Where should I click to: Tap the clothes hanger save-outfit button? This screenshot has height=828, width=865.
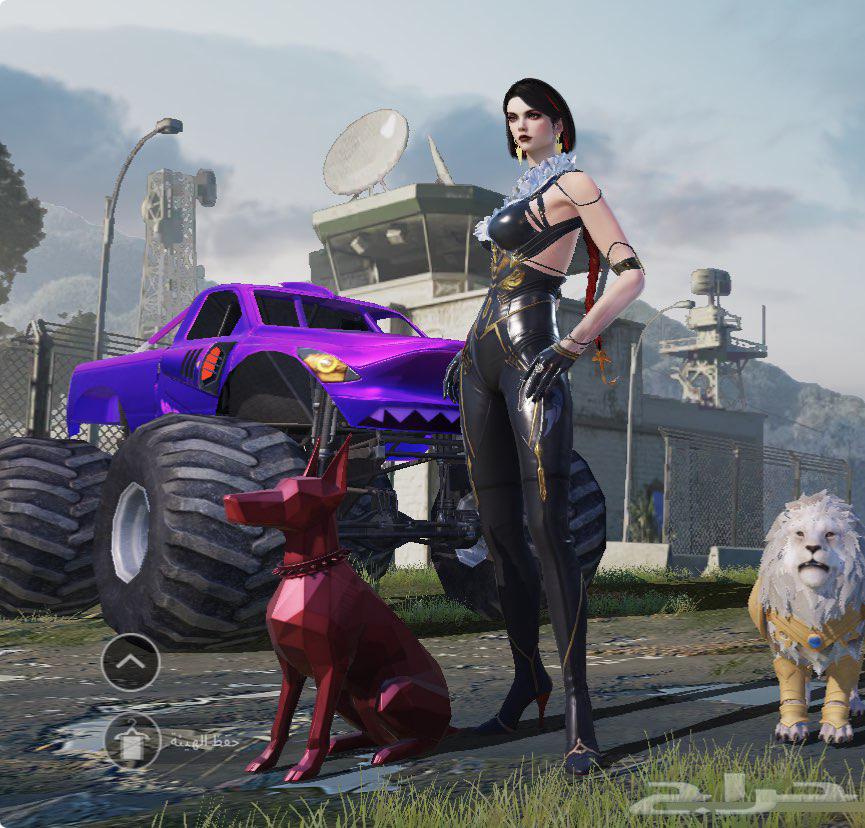pyautogui.click(x=132, y=740)
